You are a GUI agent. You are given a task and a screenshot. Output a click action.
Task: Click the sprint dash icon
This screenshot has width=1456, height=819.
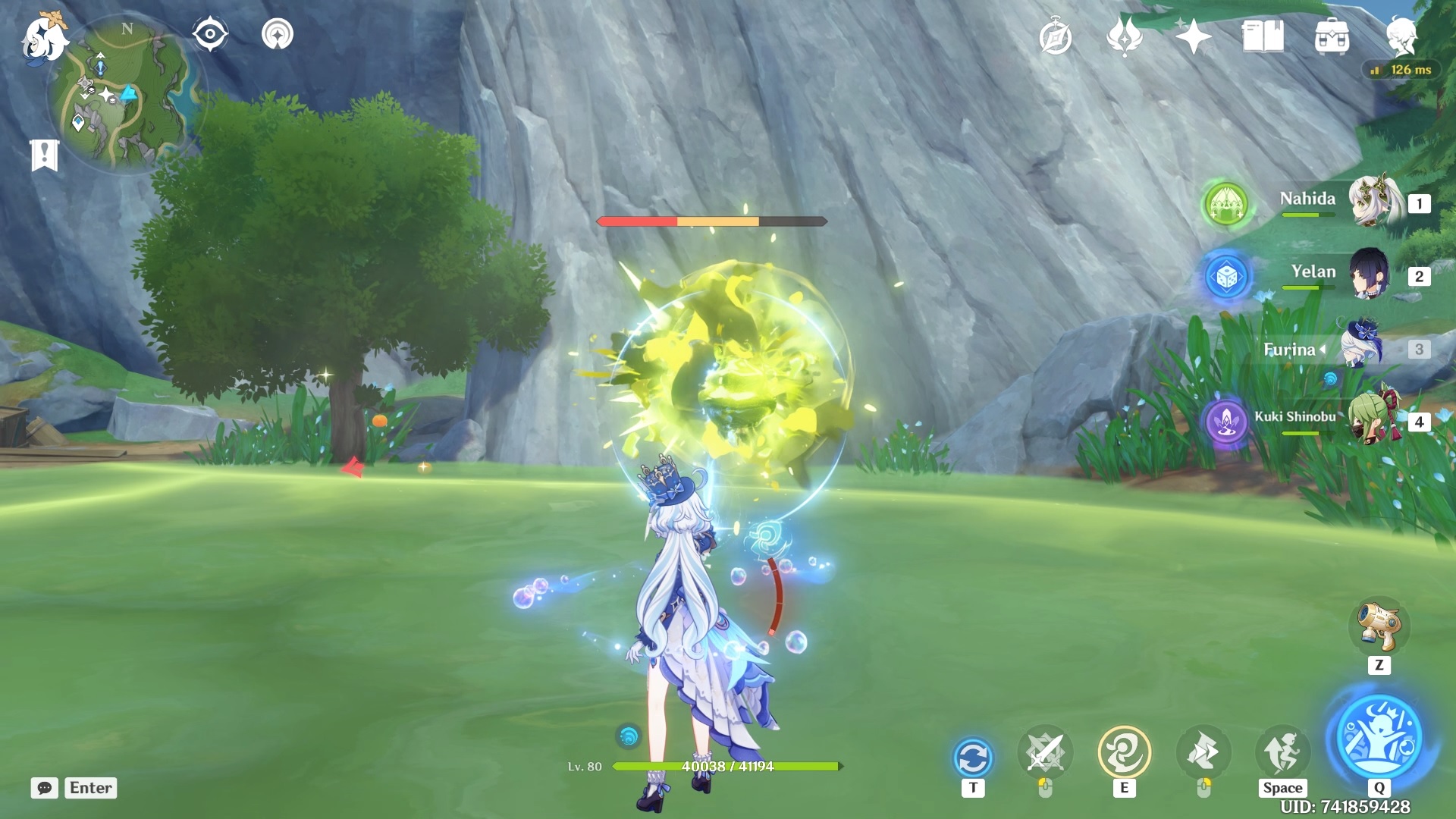[x=1282, y=752]
